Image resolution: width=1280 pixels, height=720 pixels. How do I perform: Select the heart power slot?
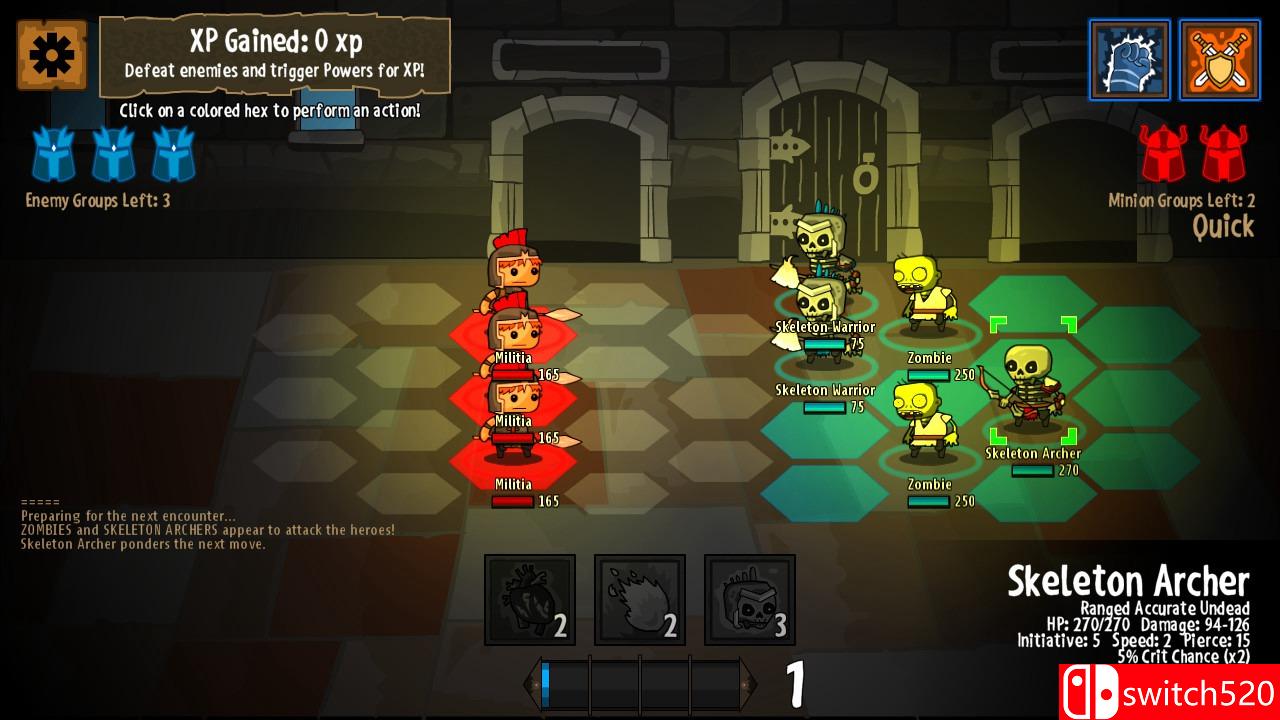coord(530,600)
